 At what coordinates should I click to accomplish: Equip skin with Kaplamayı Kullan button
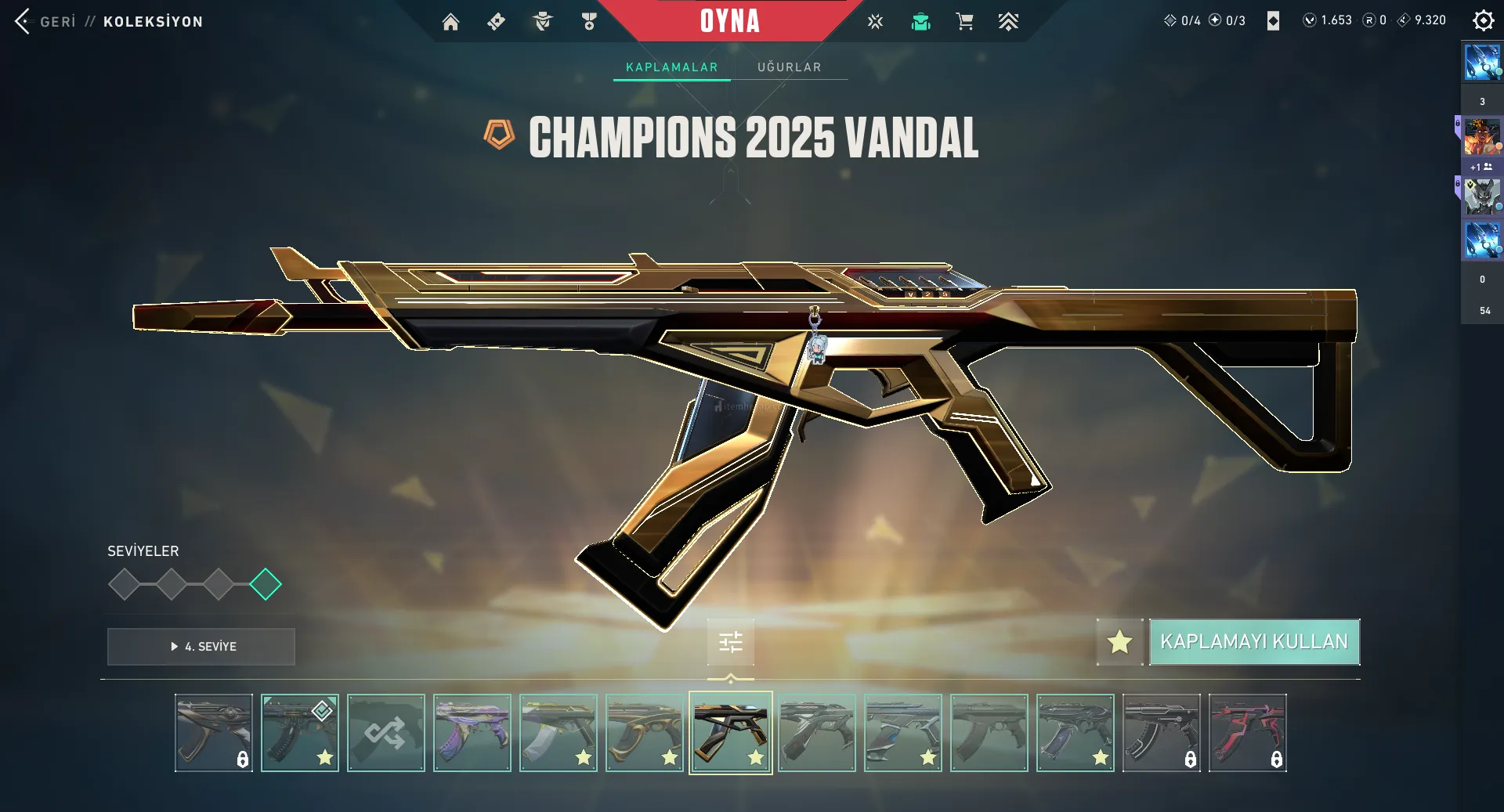(x=1254, y=642)
